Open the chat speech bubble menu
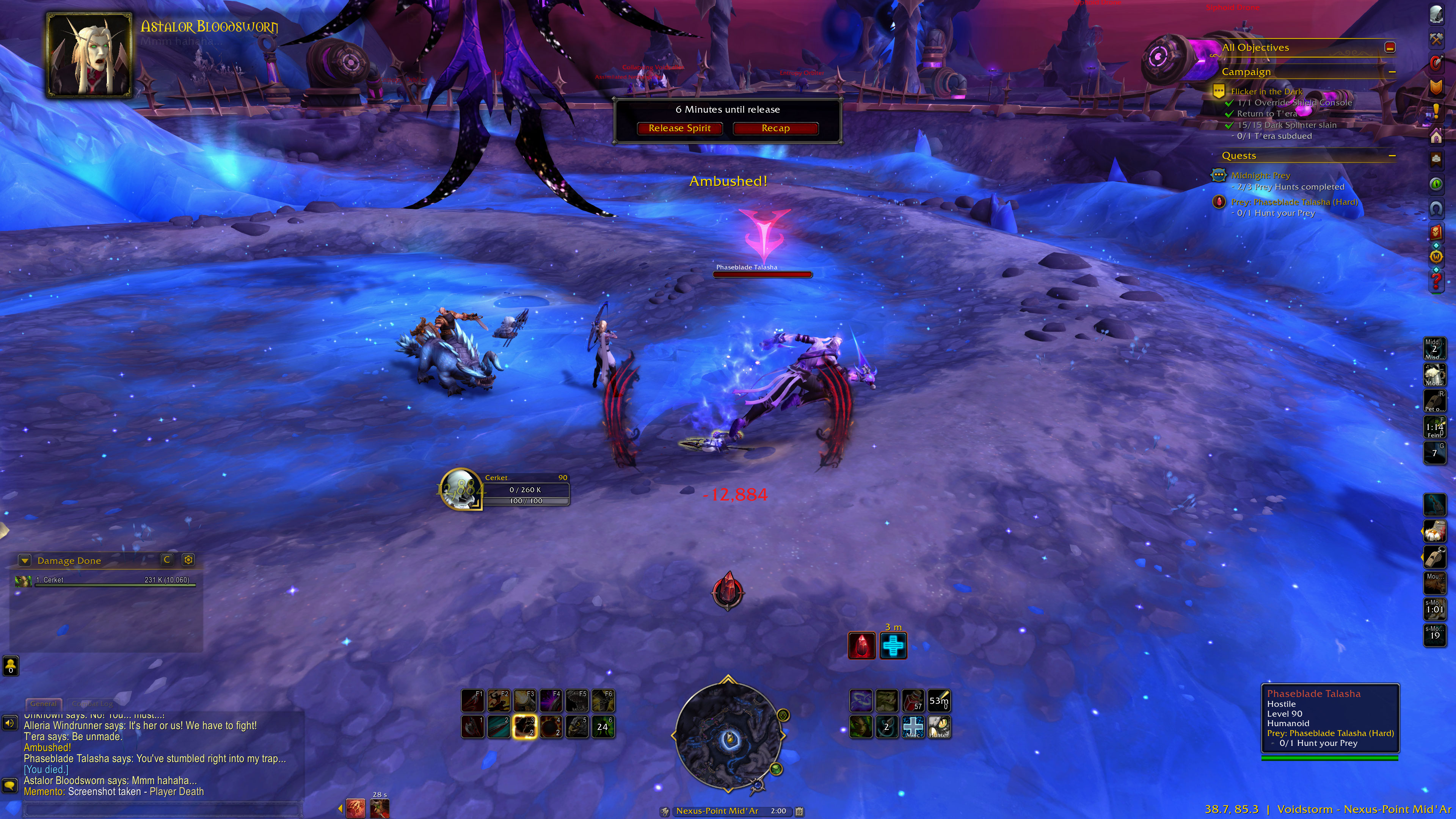Viewport: 1456px width, 819px height. (9, 785)
